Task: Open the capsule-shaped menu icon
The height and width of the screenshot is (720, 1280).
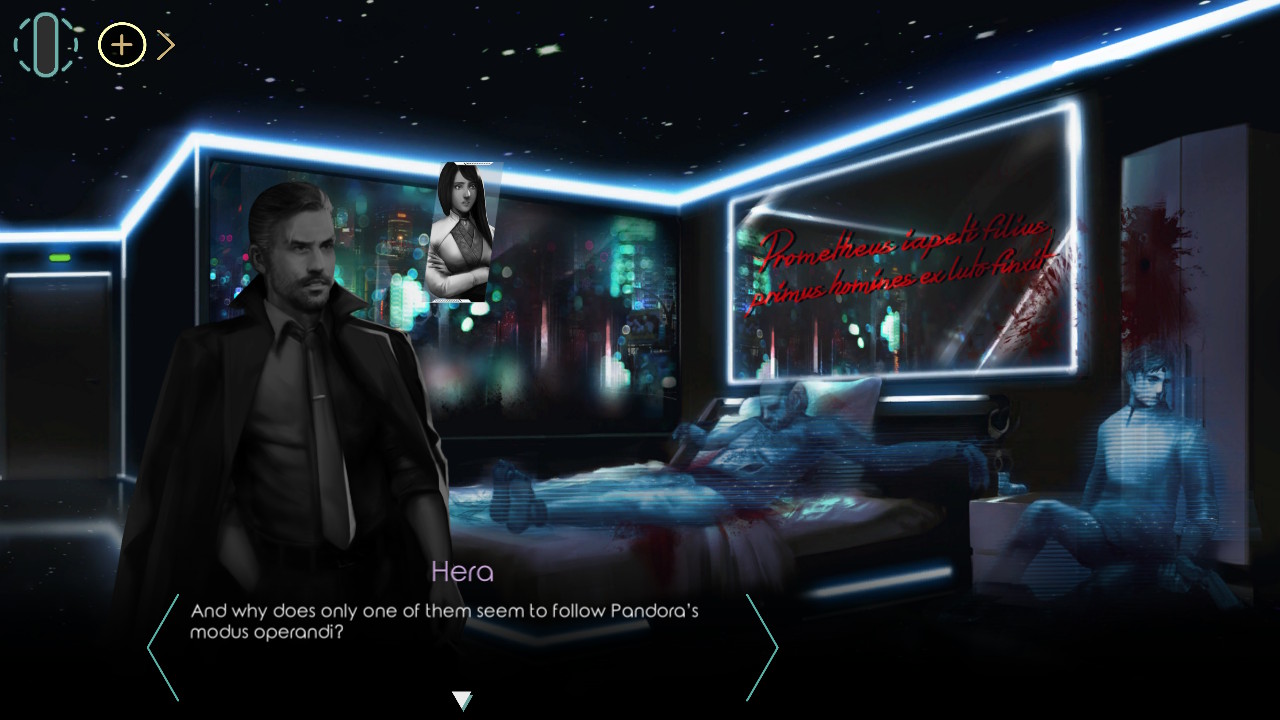Action: 45,45
